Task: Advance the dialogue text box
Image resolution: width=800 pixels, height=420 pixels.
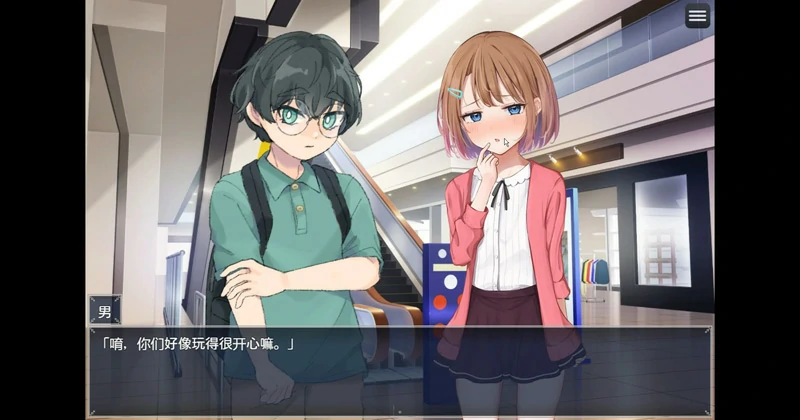Action: point(400,370)
